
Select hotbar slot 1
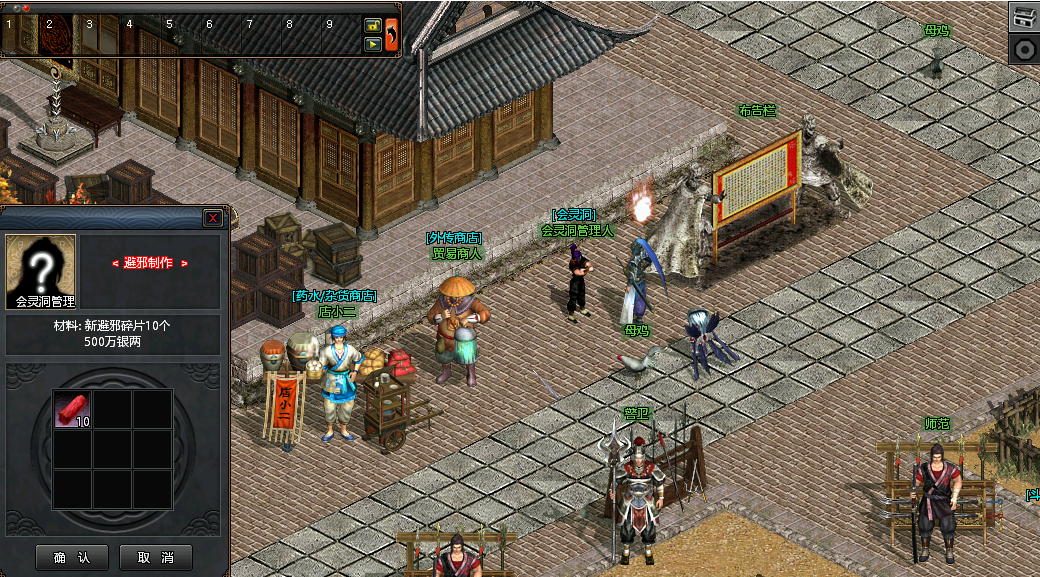(x=19, y=35)
